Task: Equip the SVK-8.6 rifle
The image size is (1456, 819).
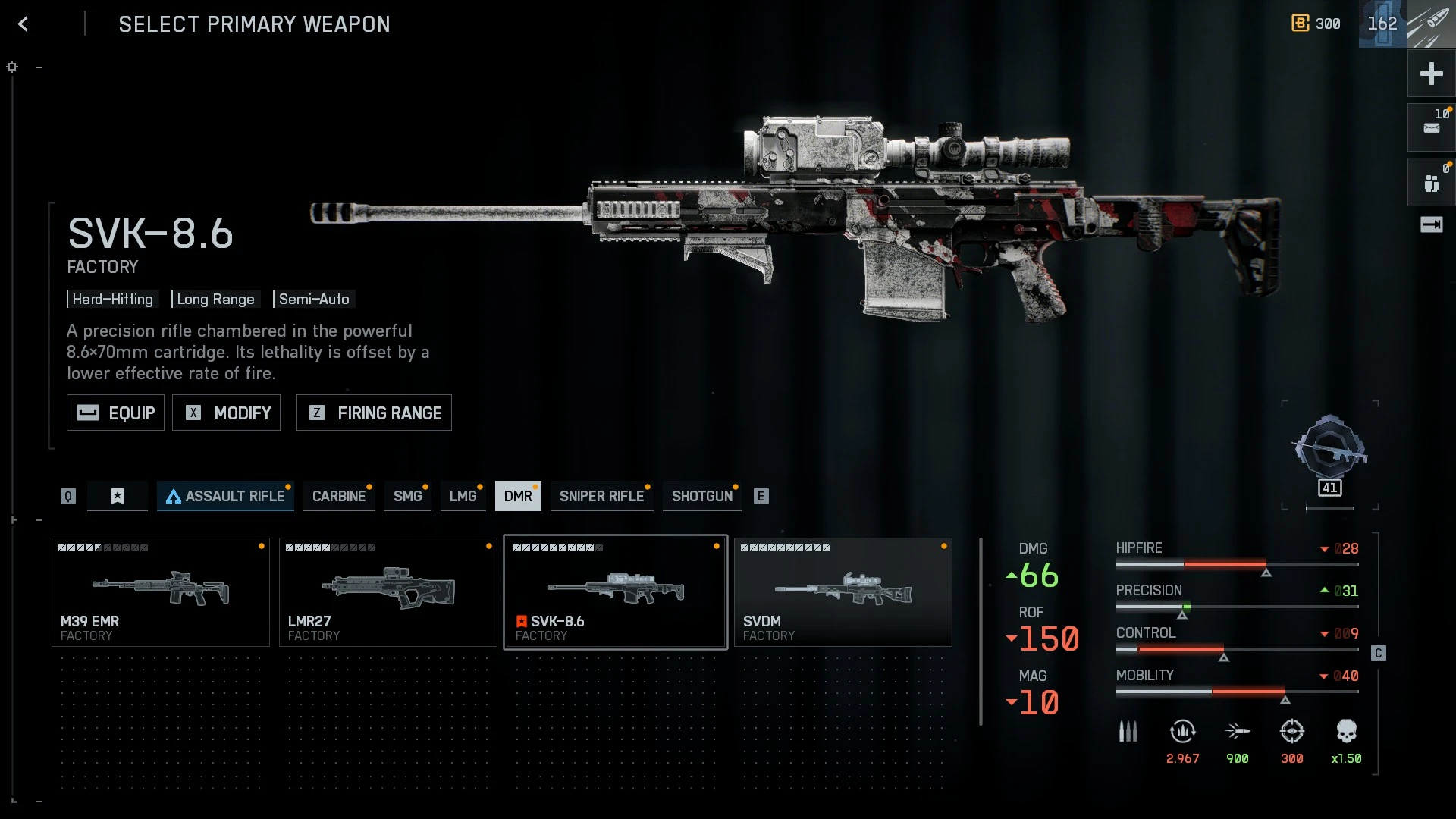Action: coord(115,413)
